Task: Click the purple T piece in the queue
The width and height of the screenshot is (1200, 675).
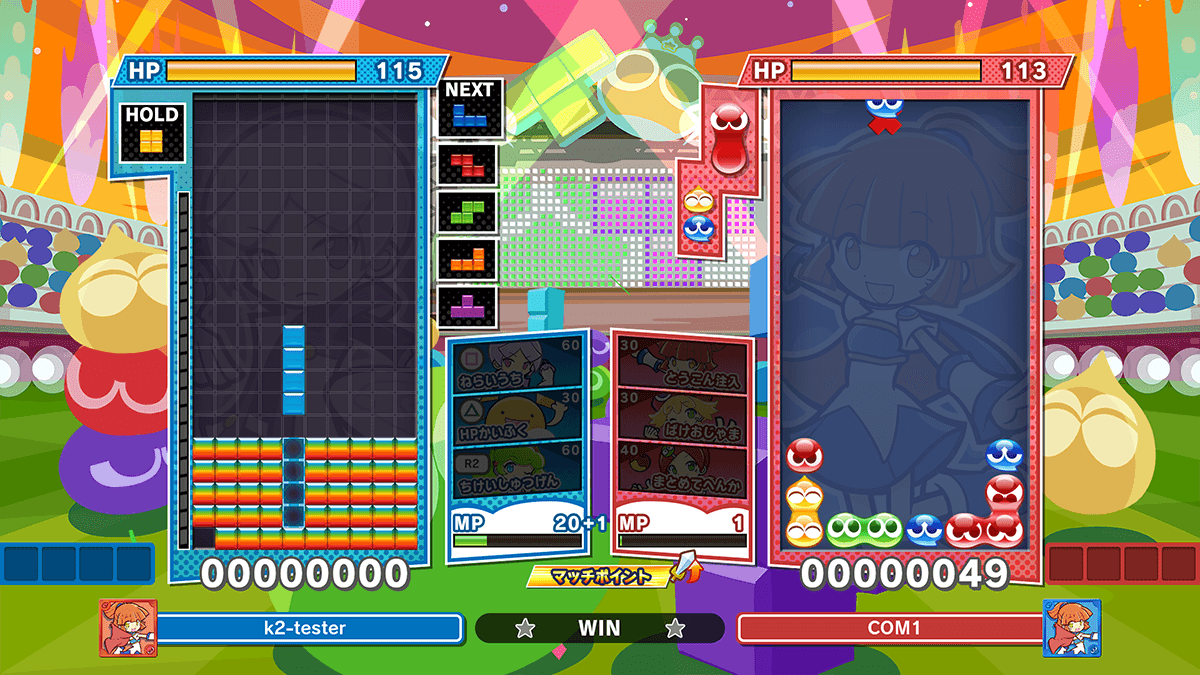Action: tap(468, 306)
